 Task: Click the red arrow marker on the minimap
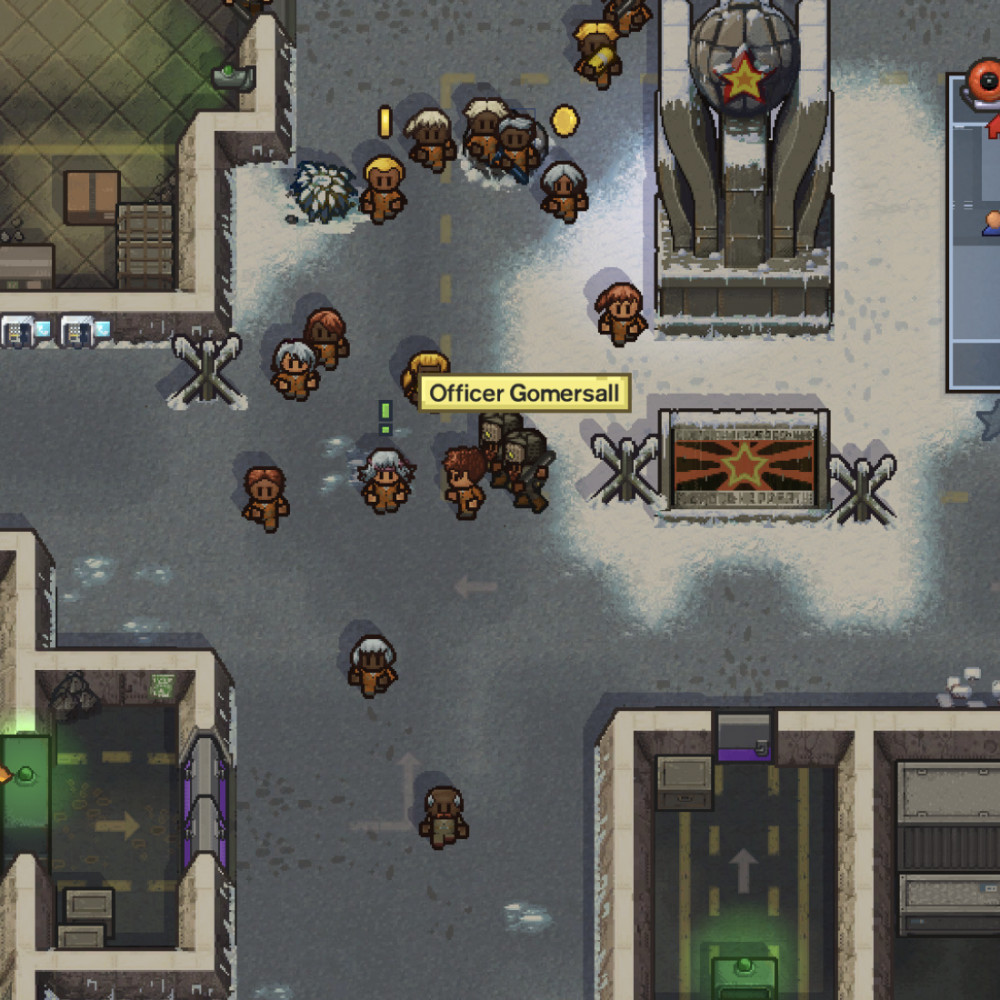point(994,127)
